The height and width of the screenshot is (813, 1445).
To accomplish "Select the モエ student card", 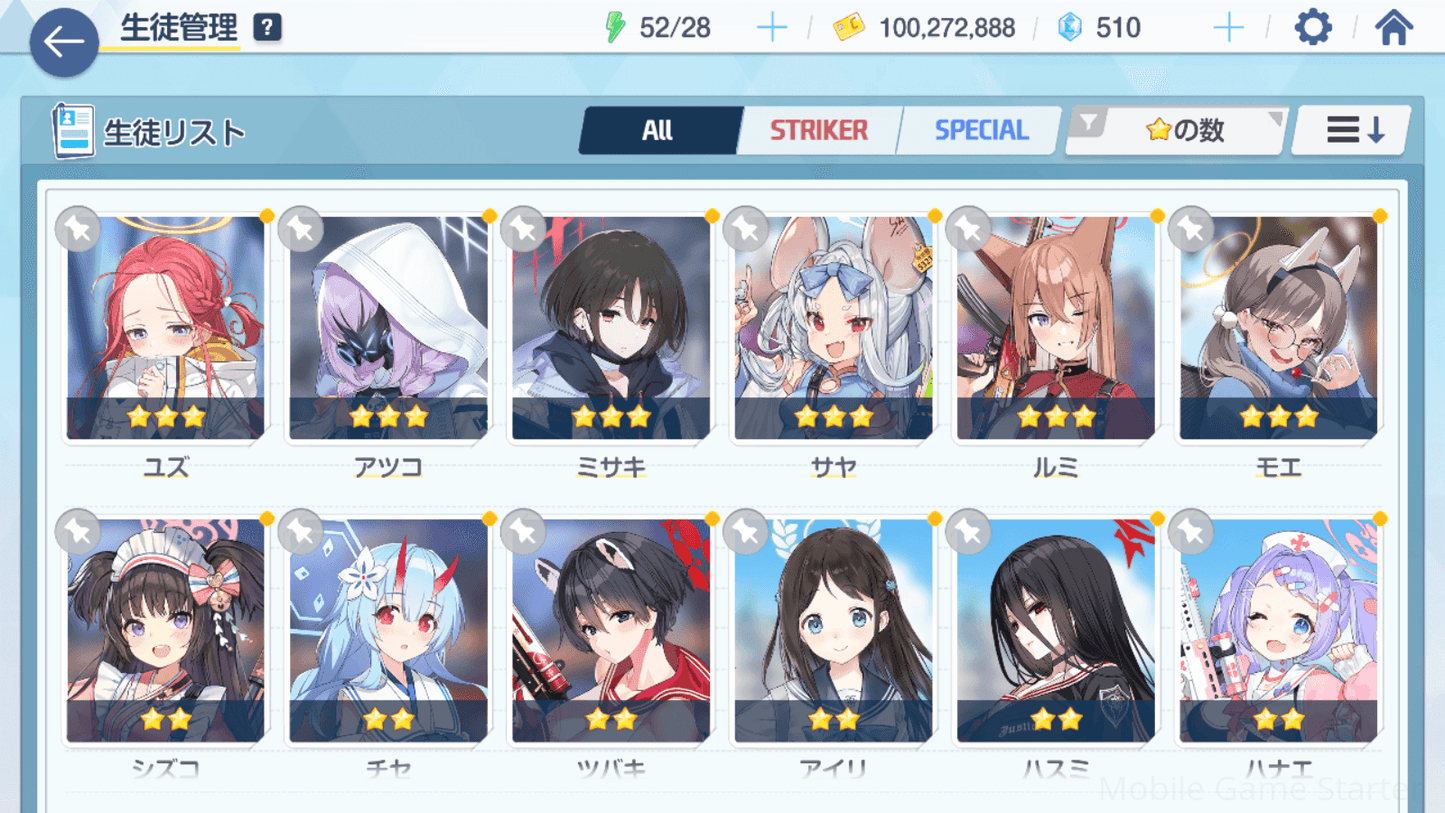I will [1278, 328].
